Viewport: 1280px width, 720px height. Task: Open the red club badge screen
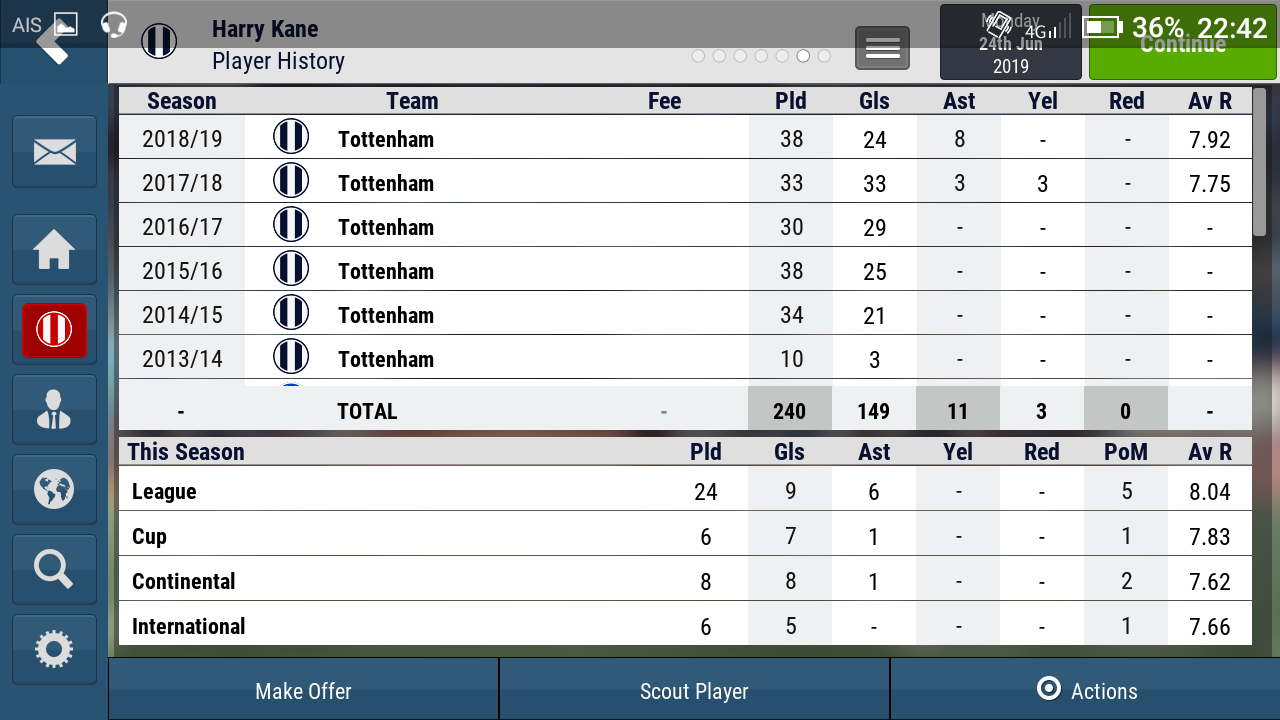[54, 330]
